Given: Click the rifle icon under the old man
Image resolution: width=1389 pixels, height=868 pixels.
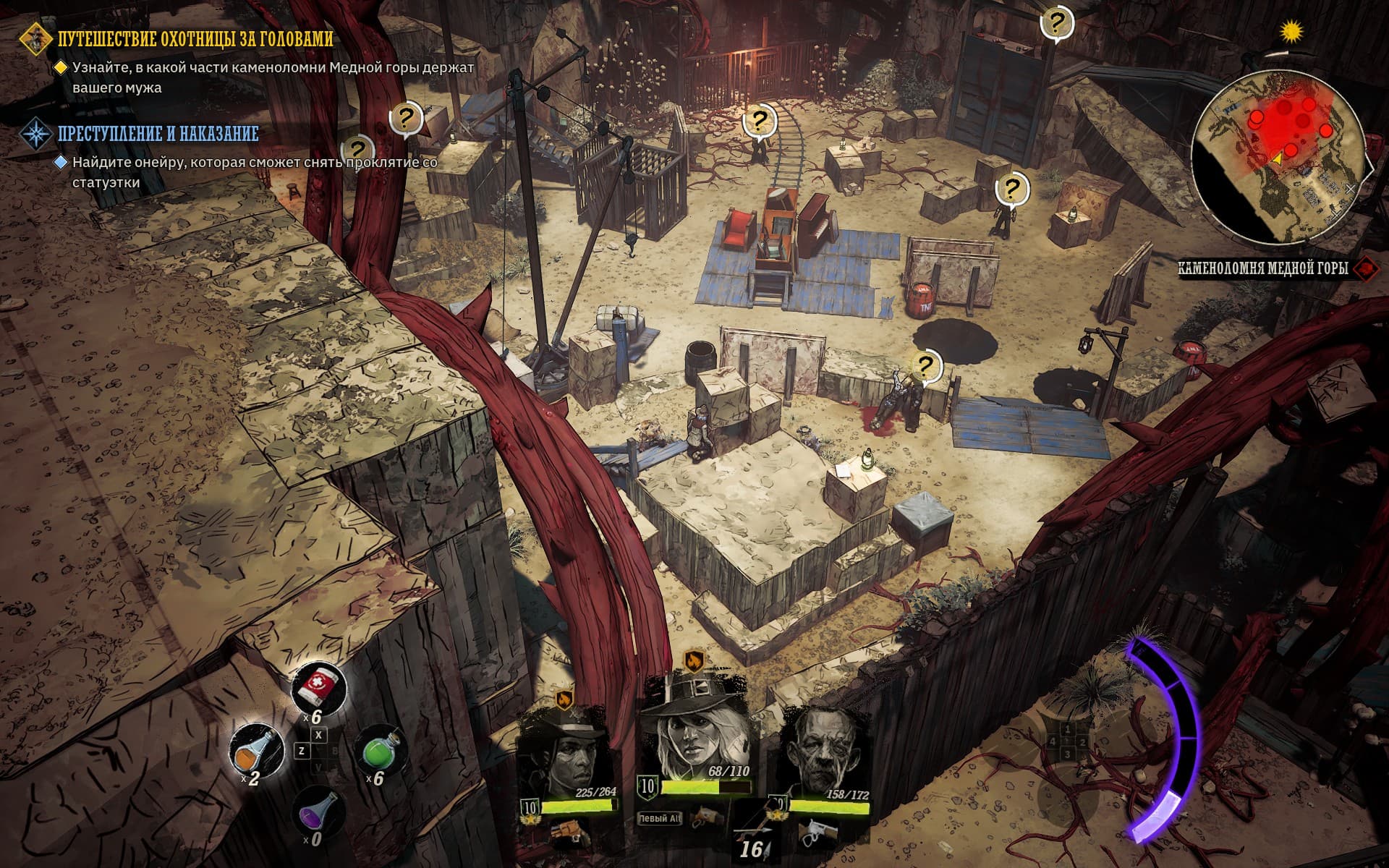Looking at the screenshot, I should [817, 833].
